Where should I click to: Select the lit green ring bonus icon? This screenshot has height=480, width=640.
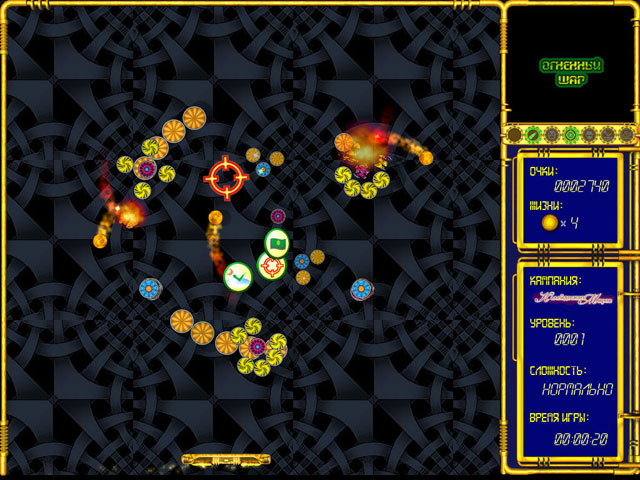click(x=571, y=134)
